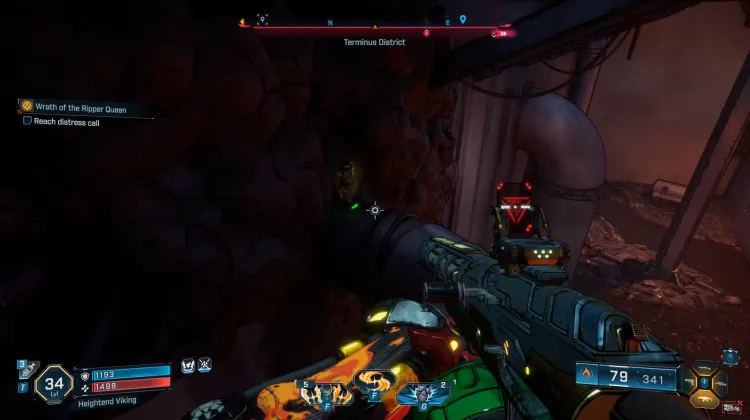This screenshot has height=420, width=750.
Task: Click the bracketed location marker on the compass
Action: [262, 19]
